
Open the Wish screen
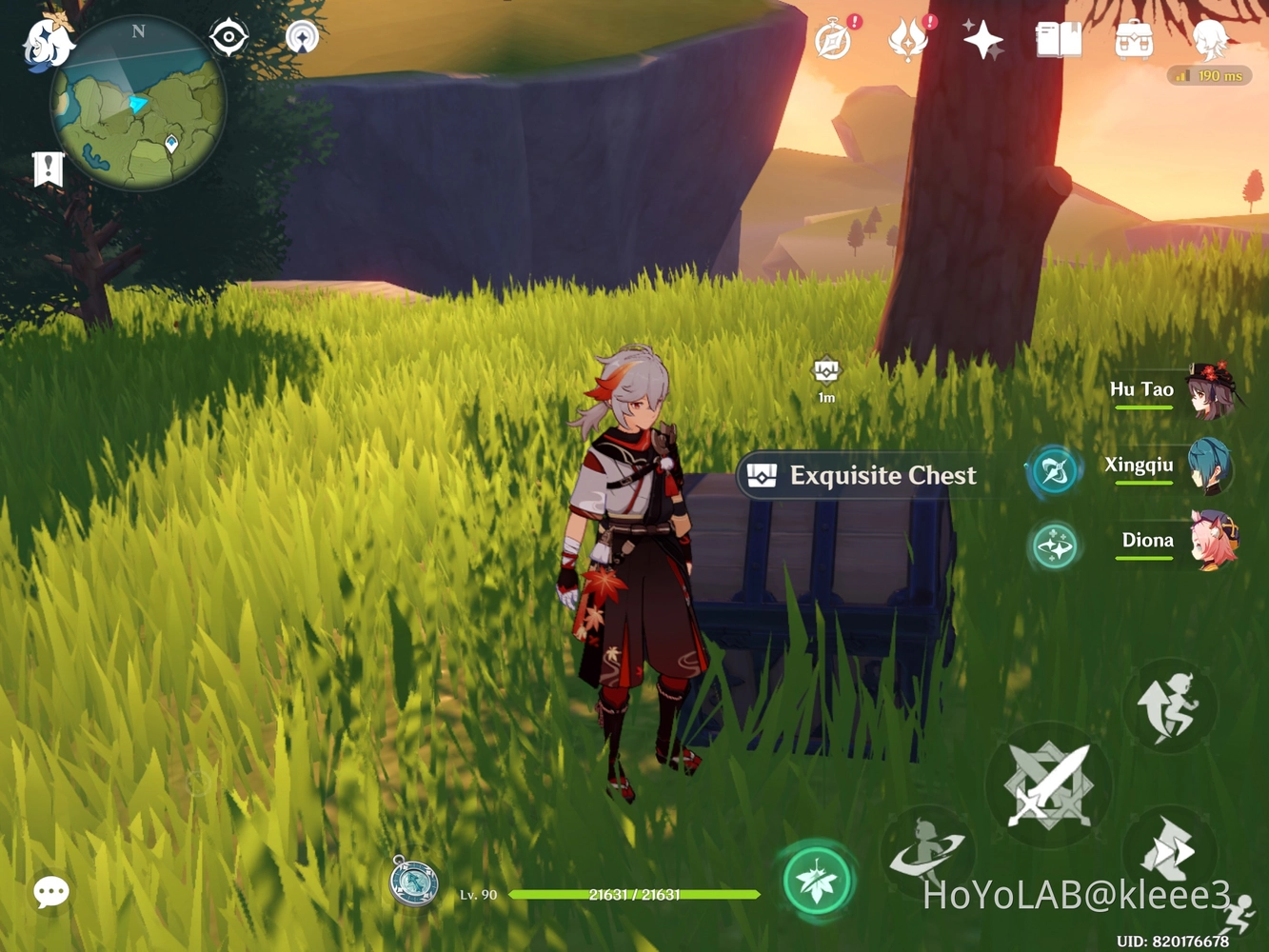click(x=981, y=40)
